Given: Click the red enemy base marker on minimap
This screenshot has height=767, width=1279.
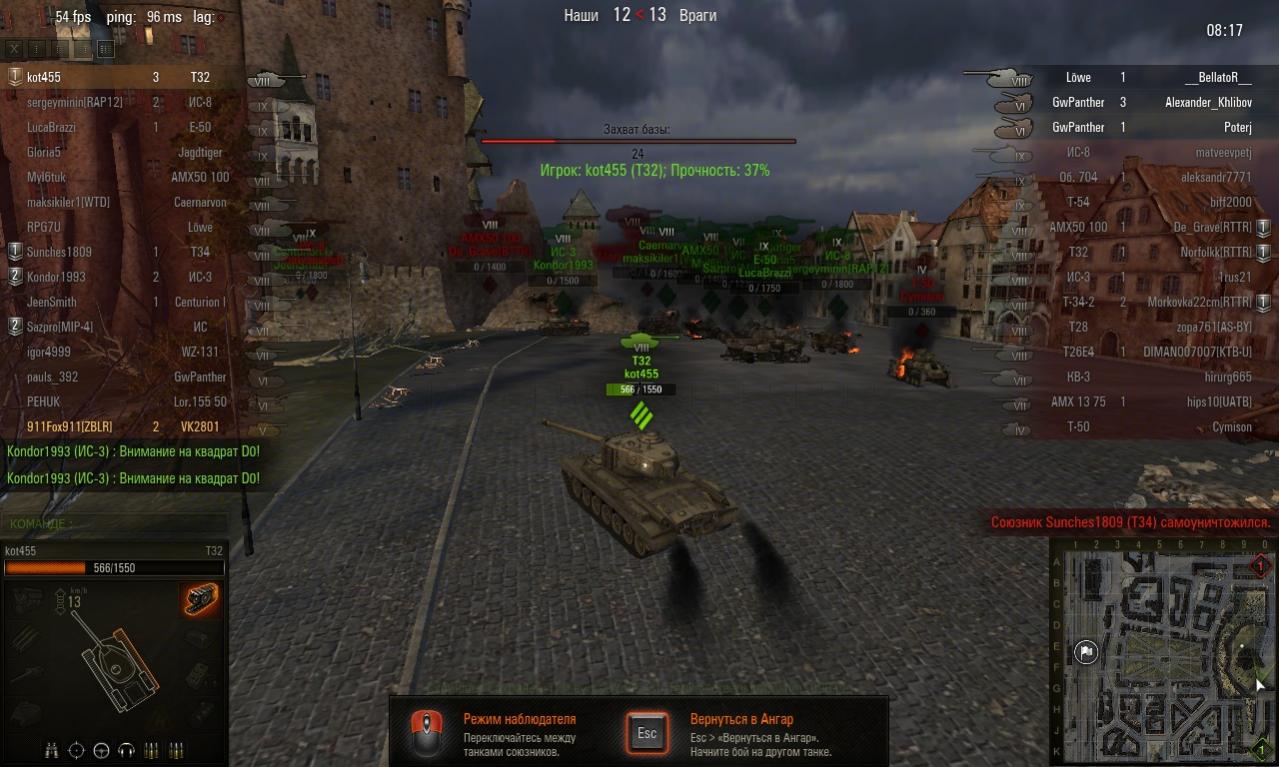Looking at the screenshot, I should pyautogui.click(x=1260, y=567).
